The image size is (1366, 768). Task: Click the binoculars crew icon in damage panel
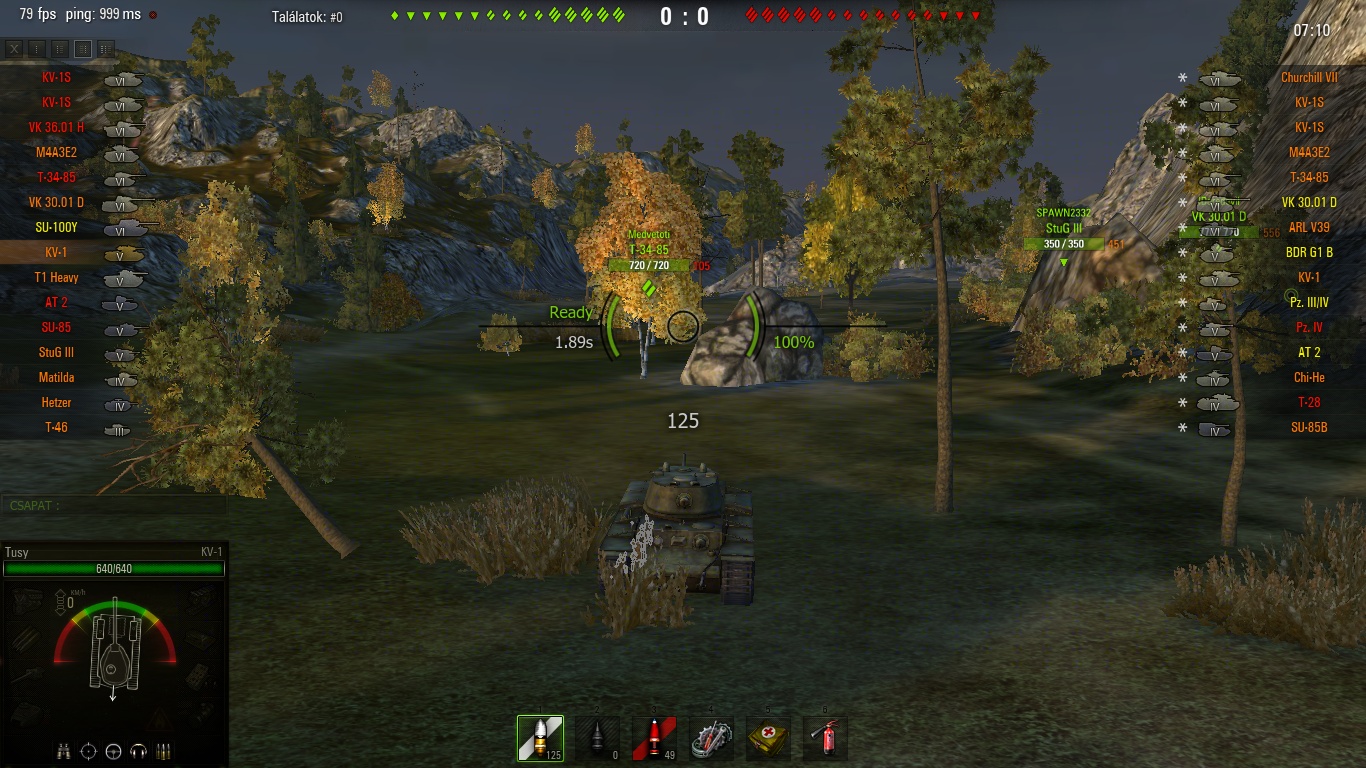(x=65, y=751)
